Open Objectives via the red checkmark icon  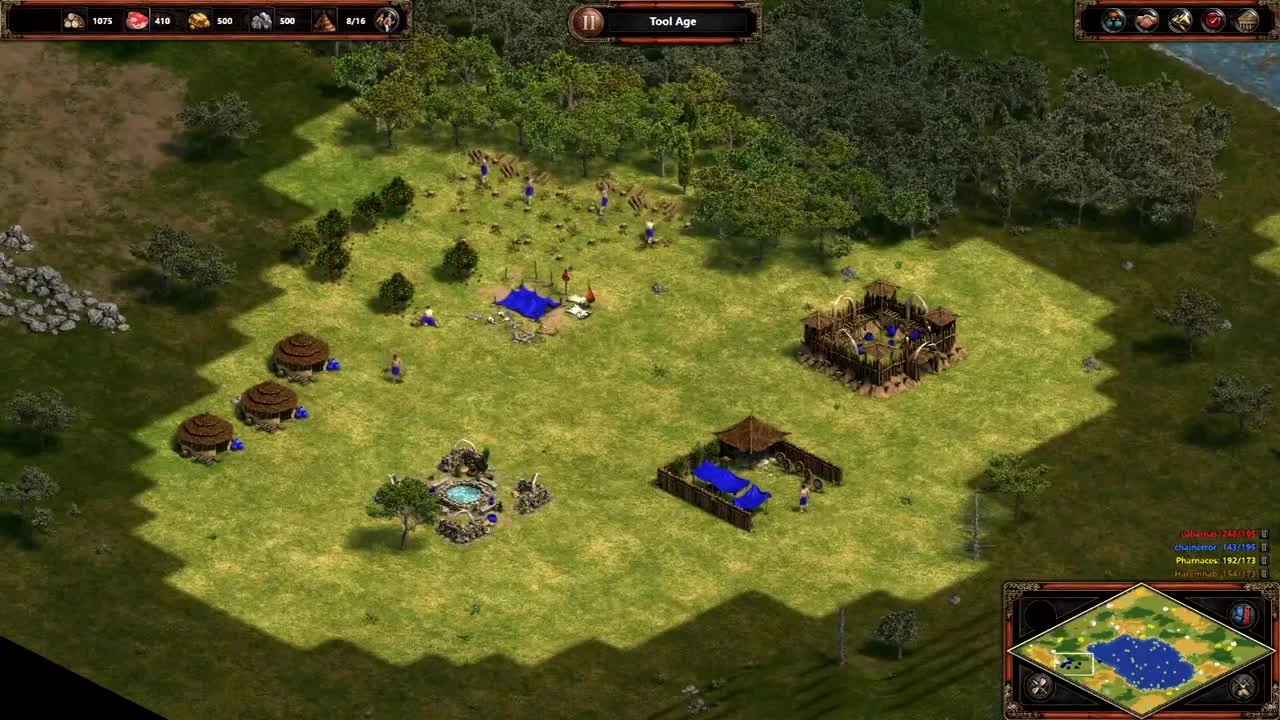coord(1213,20)
